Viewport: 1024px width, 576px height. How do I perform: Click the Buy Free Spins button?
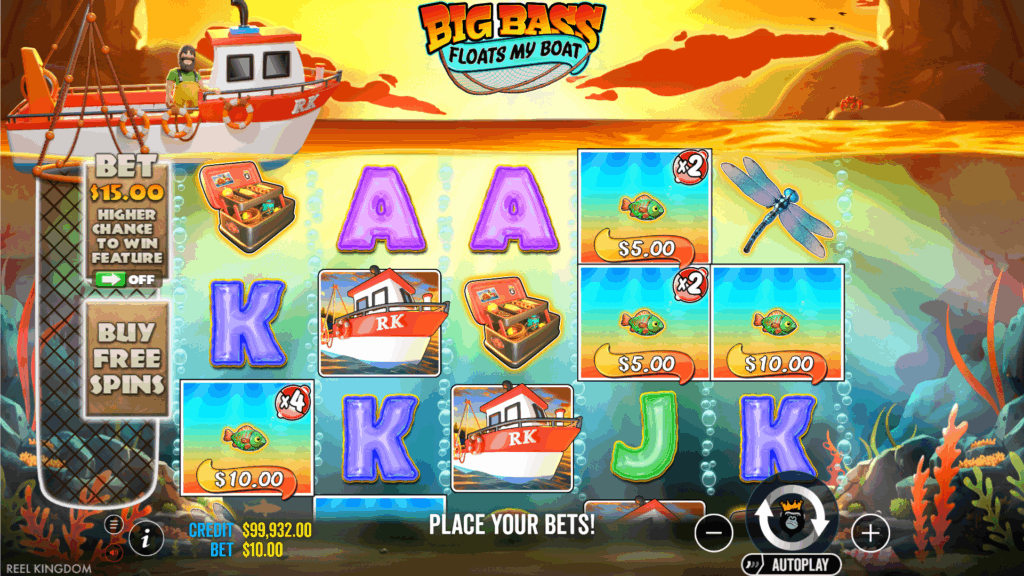click(x=126, y=358)
